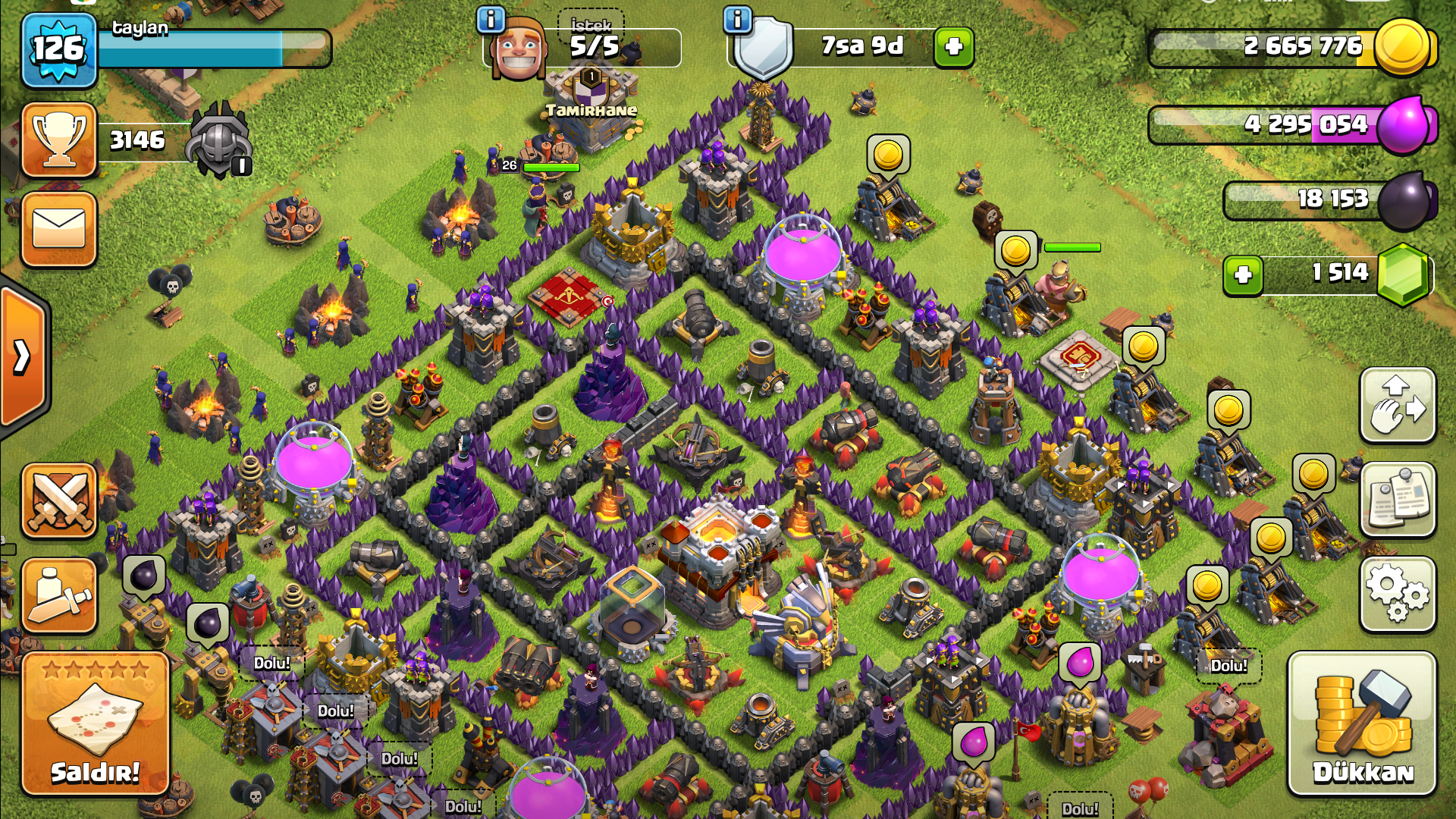Open the army training overview button

click(x=59, y=596)
